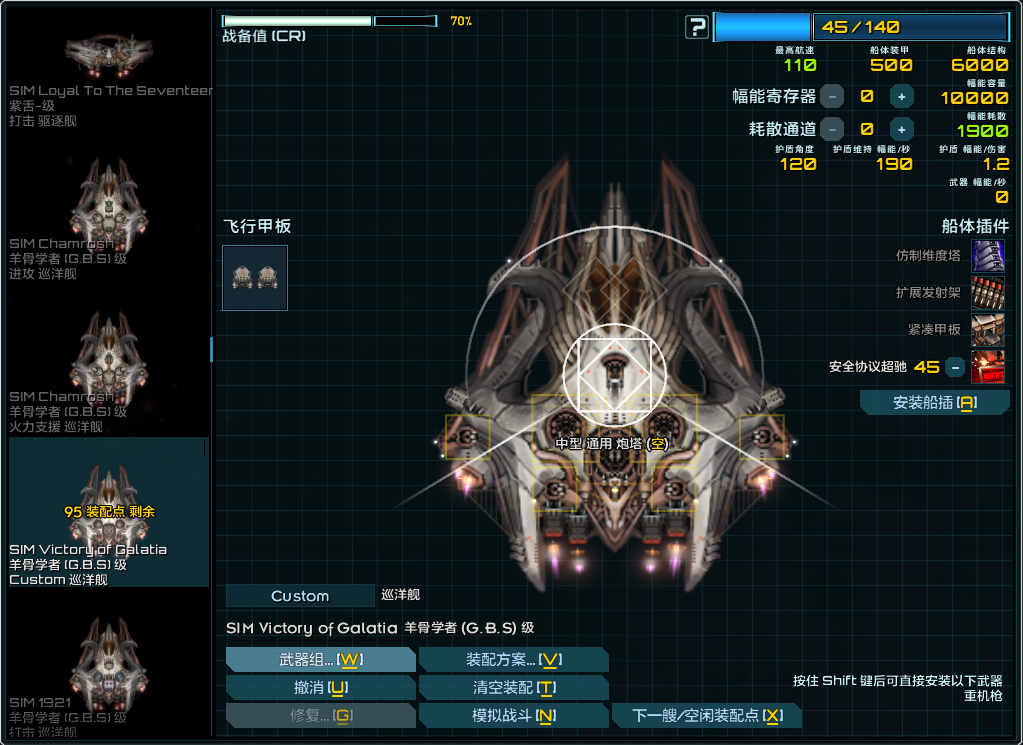This screenshot has width=1023, height=745.
Task: Open the weapon groups menu
Action: tap(320, 660)
